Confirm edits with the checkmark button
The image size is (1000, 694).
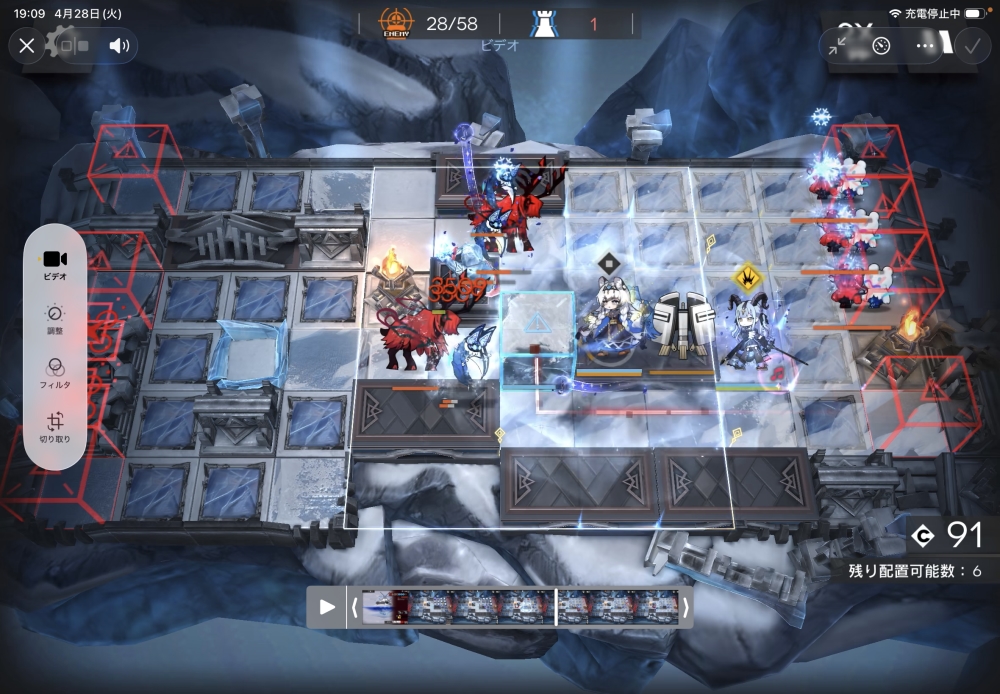tap(971, 45)
